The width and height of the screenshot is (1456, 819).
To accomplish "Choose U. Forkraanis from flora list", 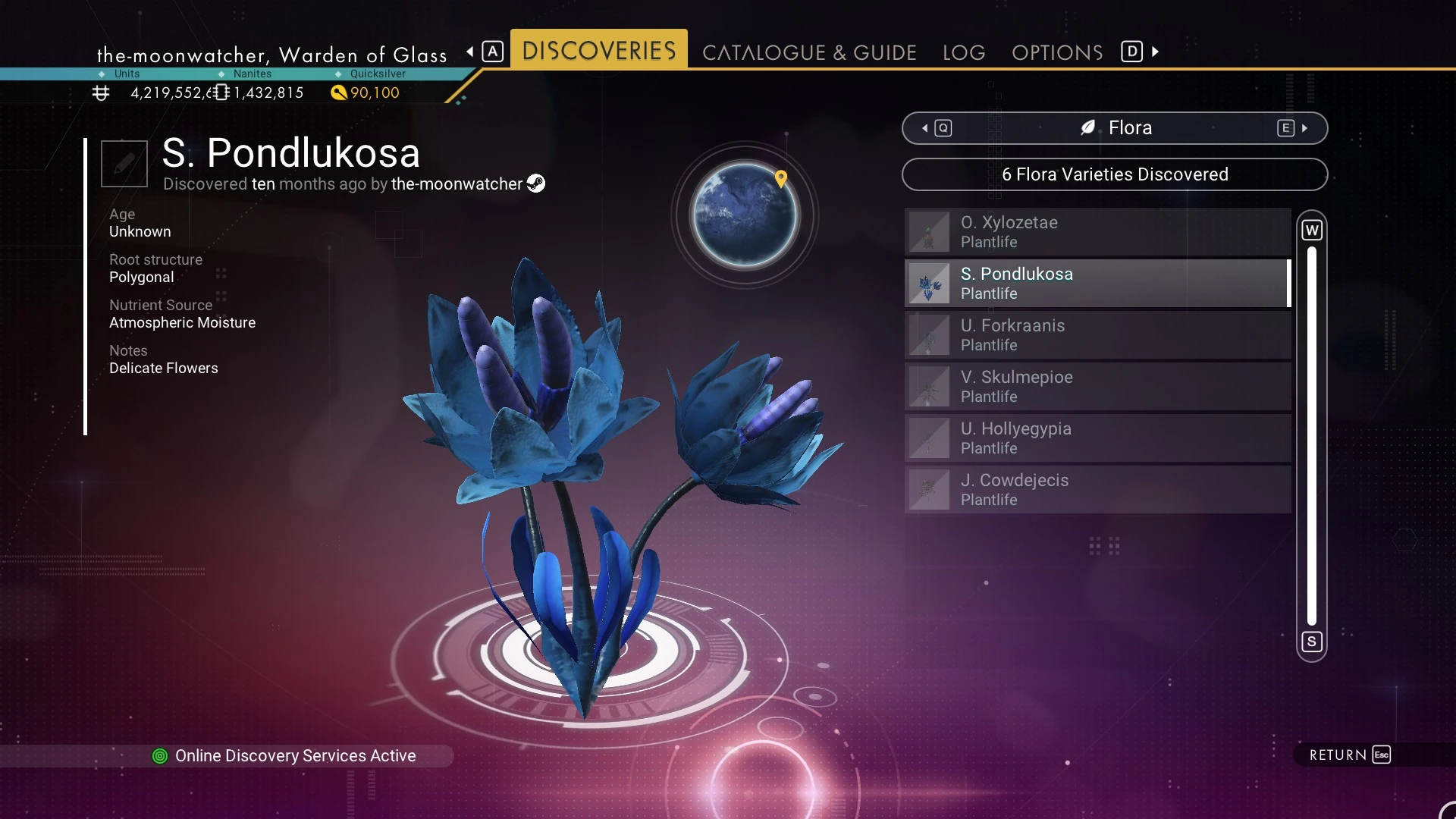I will click(1097, 335).
